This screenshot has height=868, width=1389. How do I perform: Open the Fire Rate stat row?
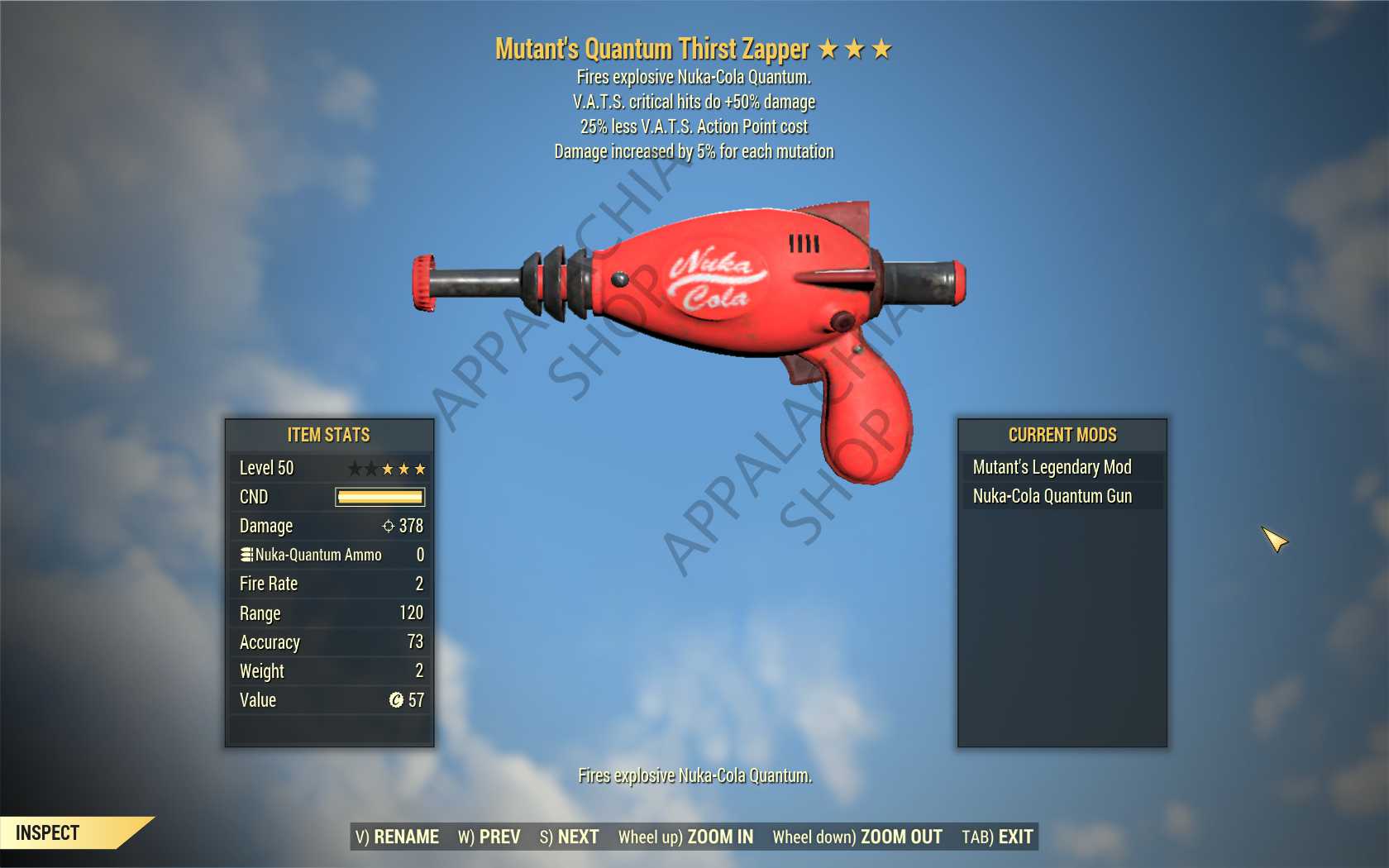(x=327, y=584)
